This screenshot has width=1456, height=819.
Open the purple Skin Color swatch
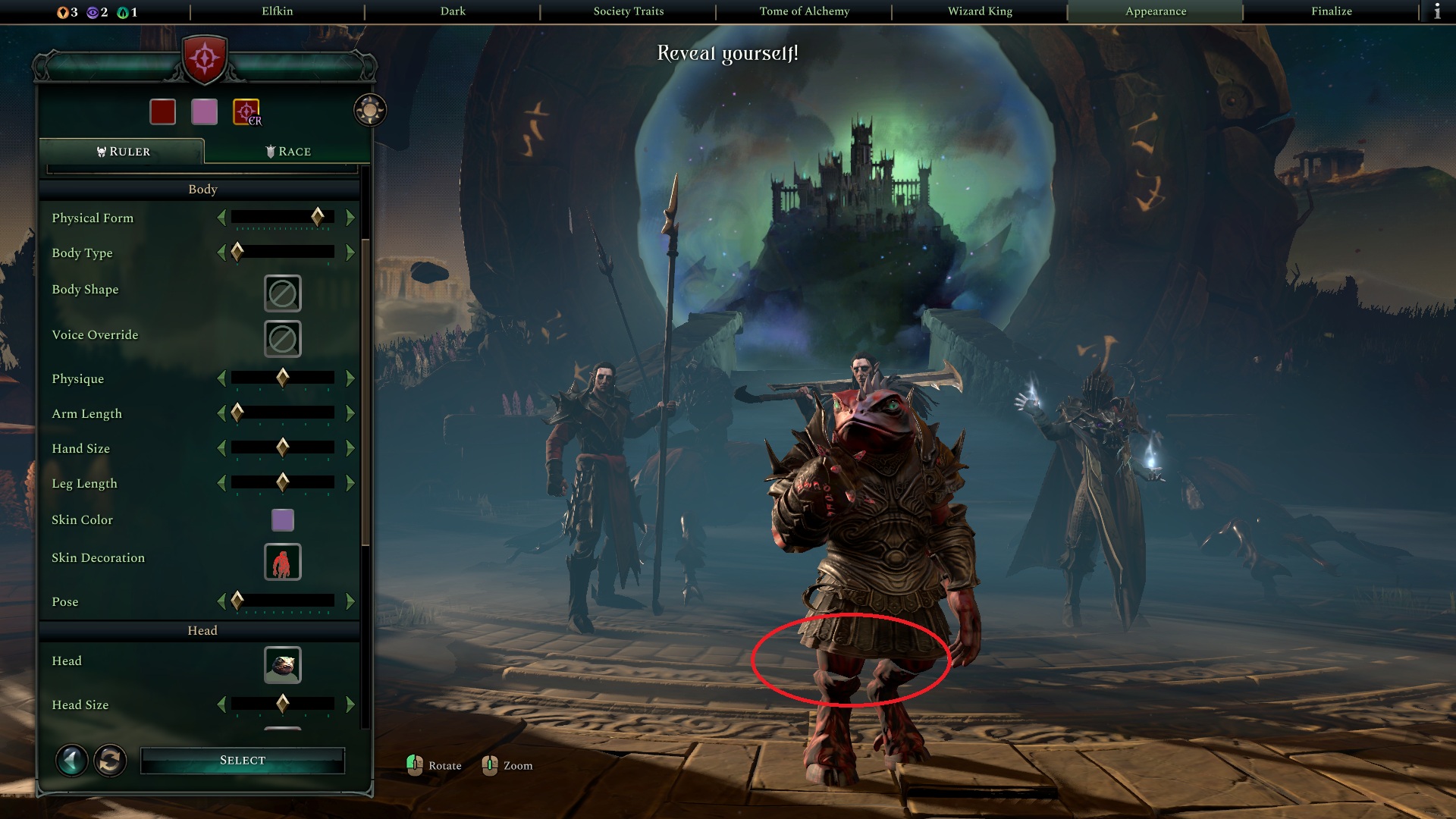click(282, 520)
